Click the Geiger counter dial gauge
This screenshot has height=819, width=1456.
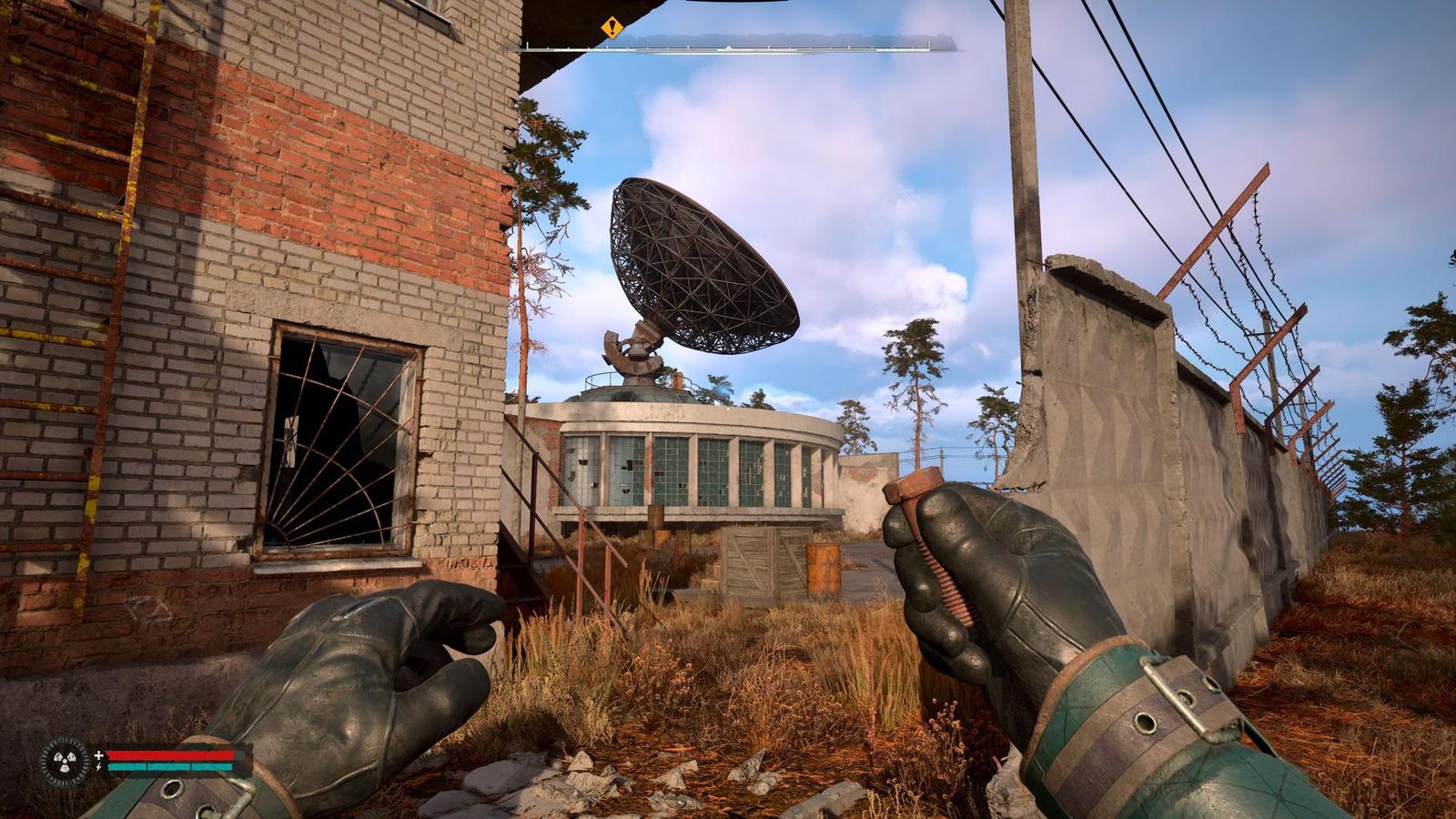(x=64, y=760)
